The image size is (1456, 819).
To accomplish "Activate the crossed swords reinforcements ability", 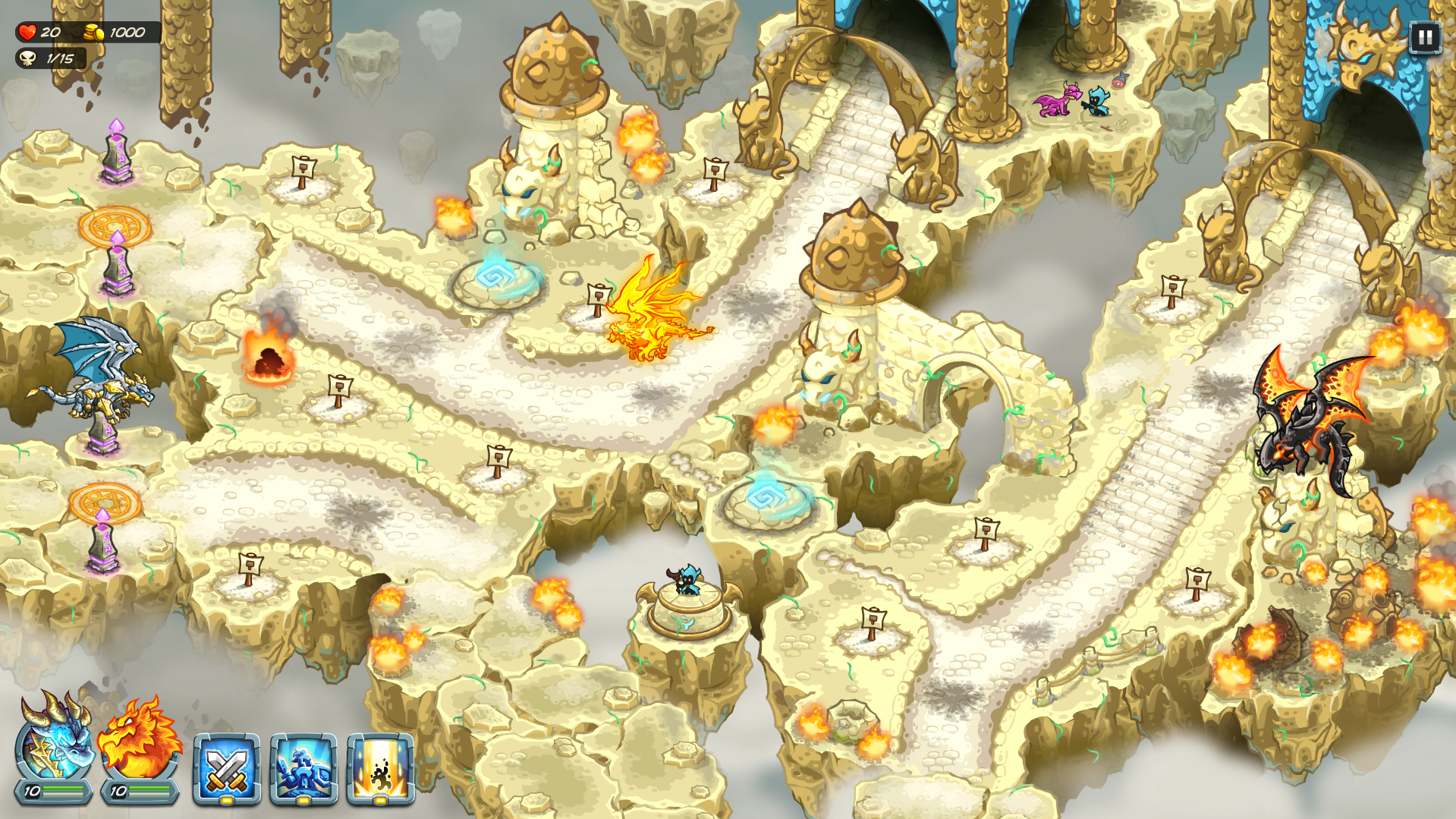I will tap(226, 768).
